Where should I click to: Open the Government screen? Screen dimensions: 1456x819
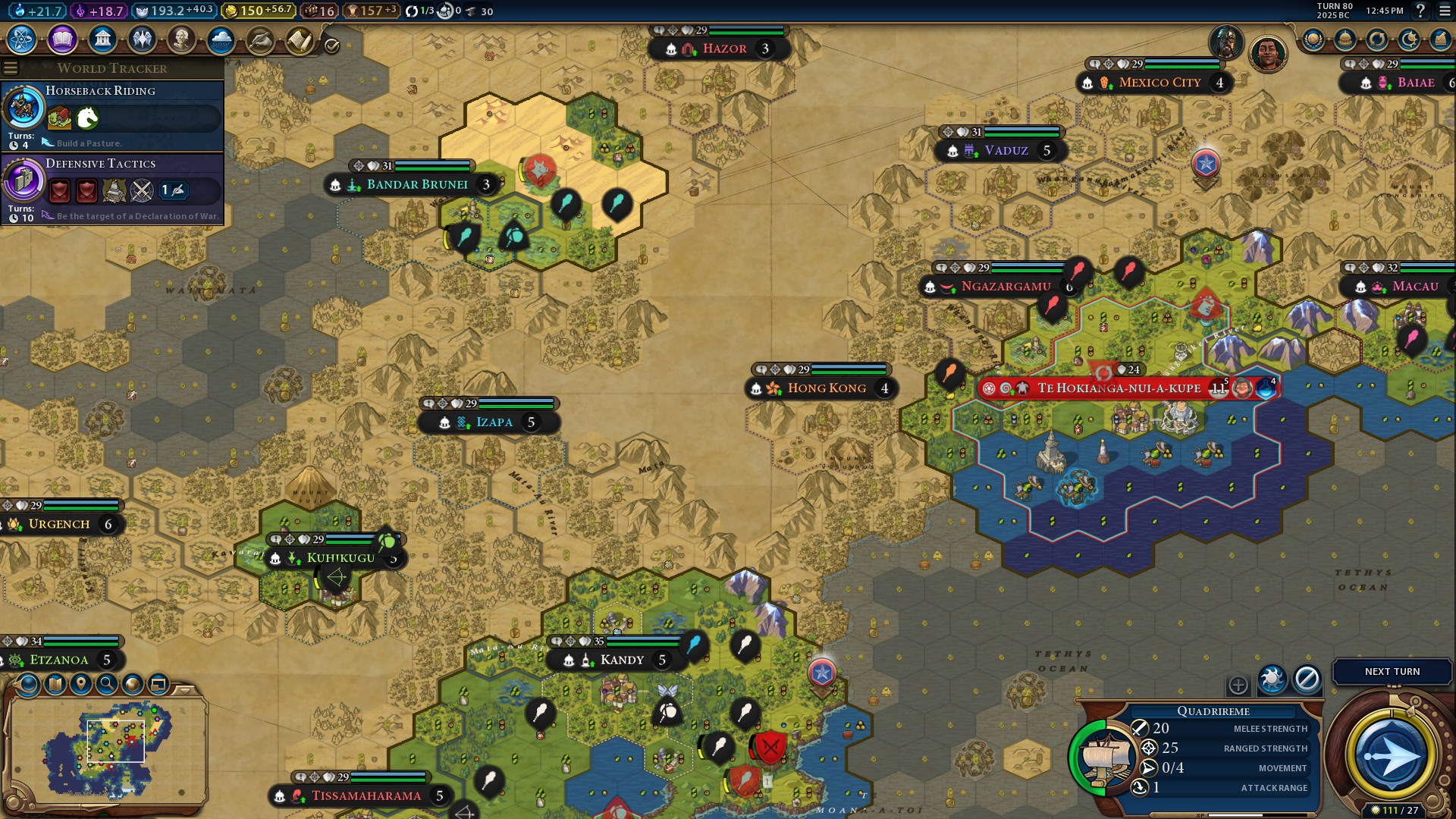click(102, 39)
